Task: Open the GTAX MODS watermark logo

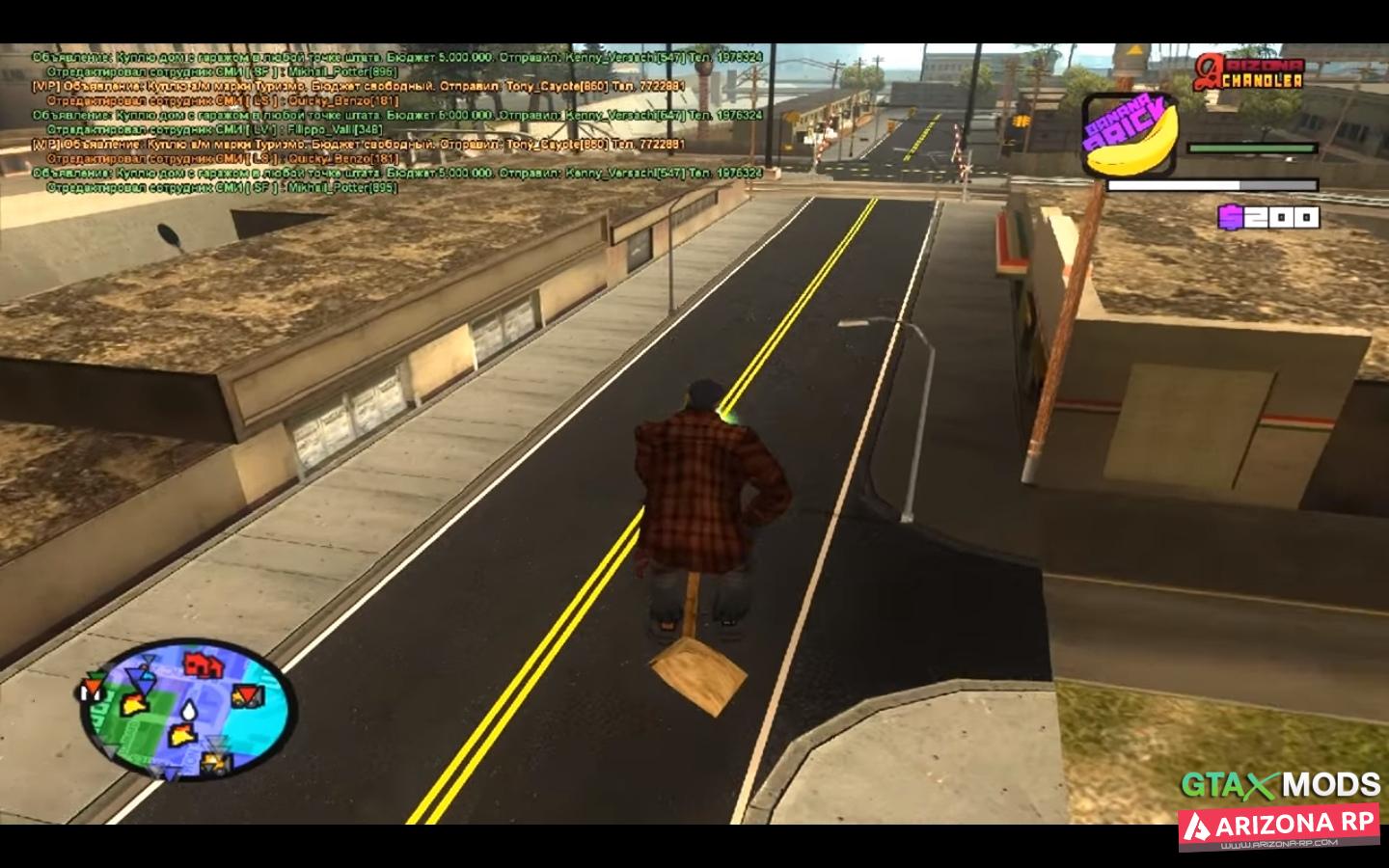Action: [1280, 785]
